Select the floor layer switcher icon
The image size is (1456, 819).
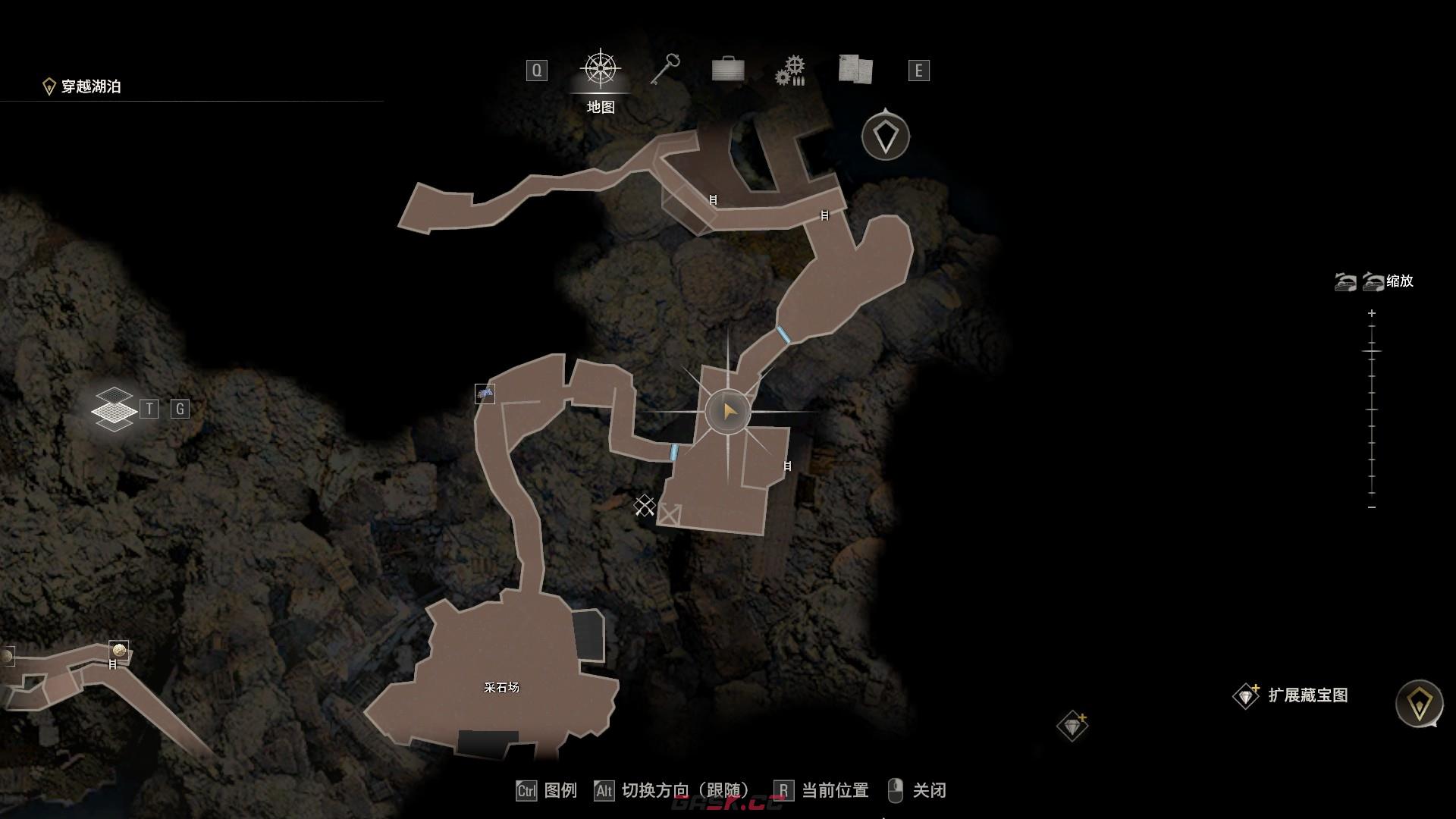click(114, 409)
